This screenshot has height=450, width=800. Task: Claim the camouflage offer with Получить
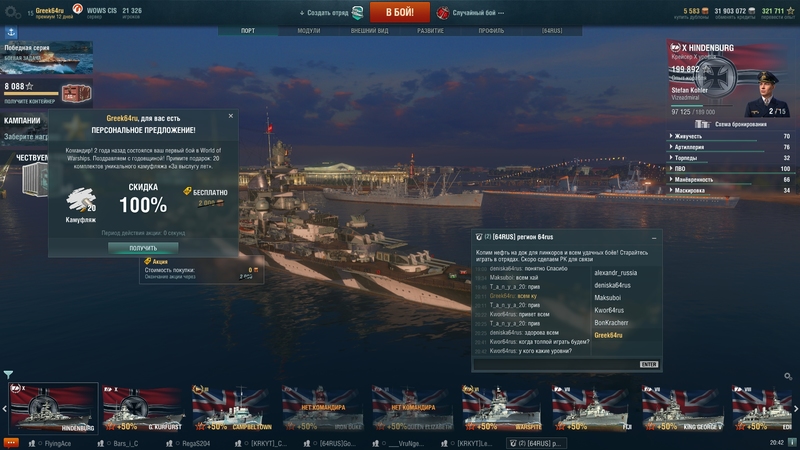(x=143, y=248)
